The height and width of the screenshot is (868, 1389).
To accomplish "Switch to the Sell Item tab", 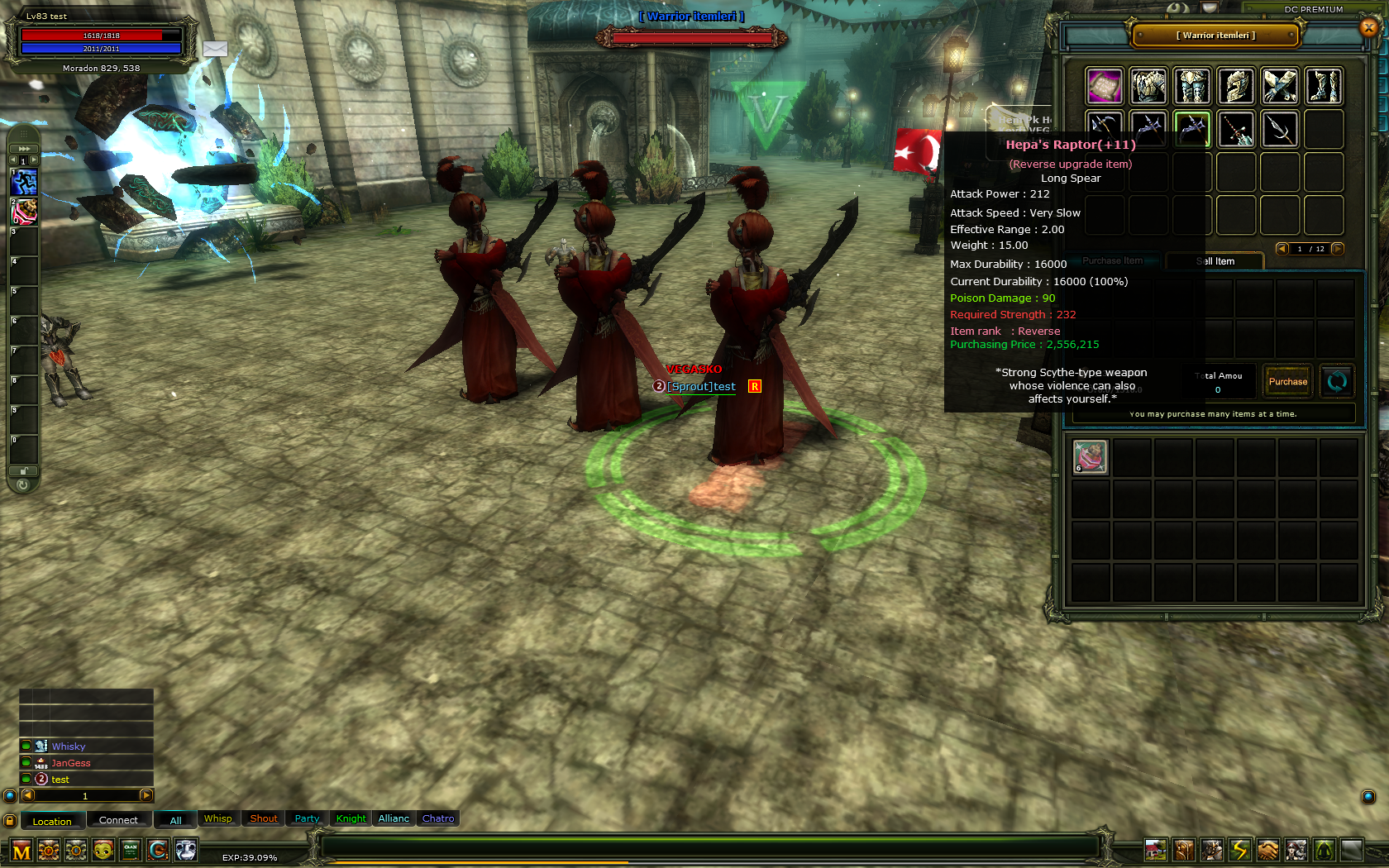I will click(1215, 261).
